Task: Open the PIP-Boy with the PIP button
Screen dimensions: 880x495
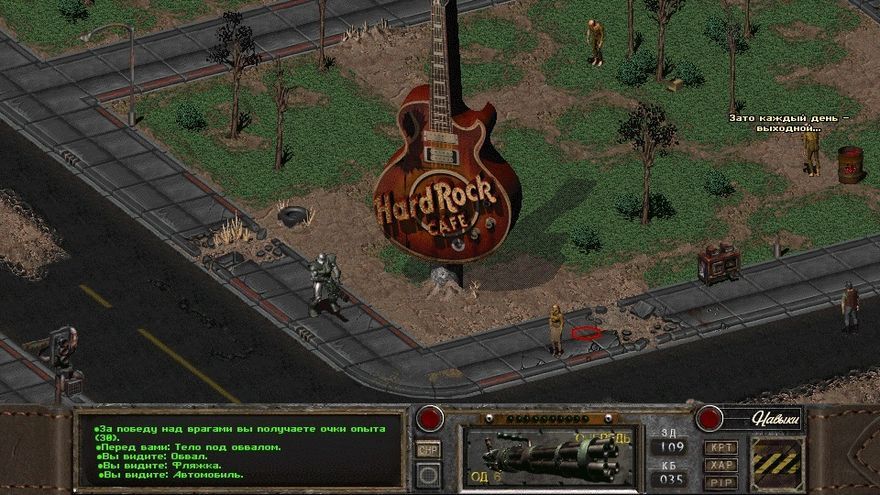Action: coord(720,481)
